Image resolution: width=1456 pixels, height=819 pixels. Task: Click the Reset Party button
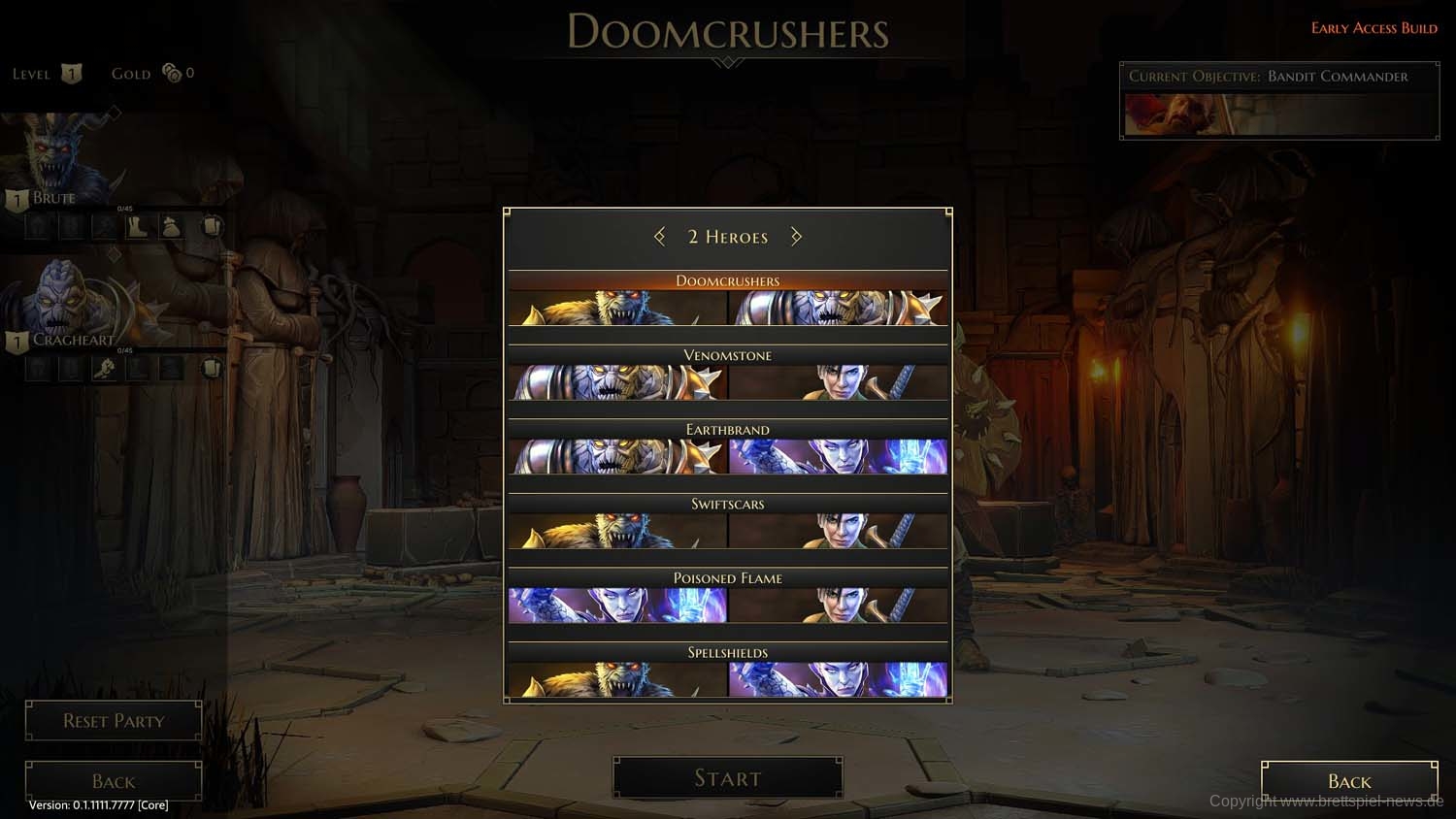[x=114, y=721]
